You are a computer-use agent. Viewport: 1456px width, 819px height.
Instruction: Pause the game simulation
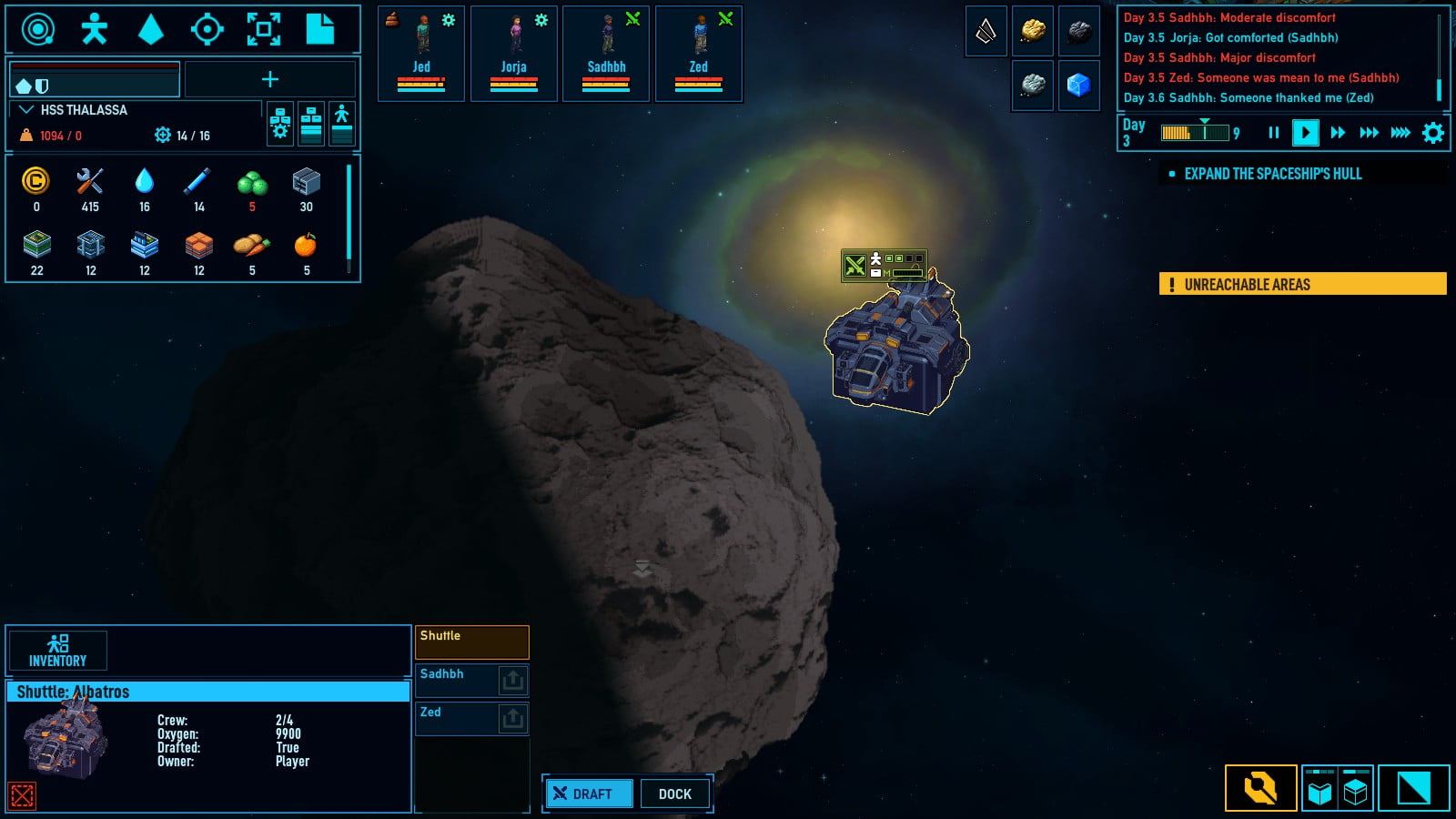click(1273, 133)
